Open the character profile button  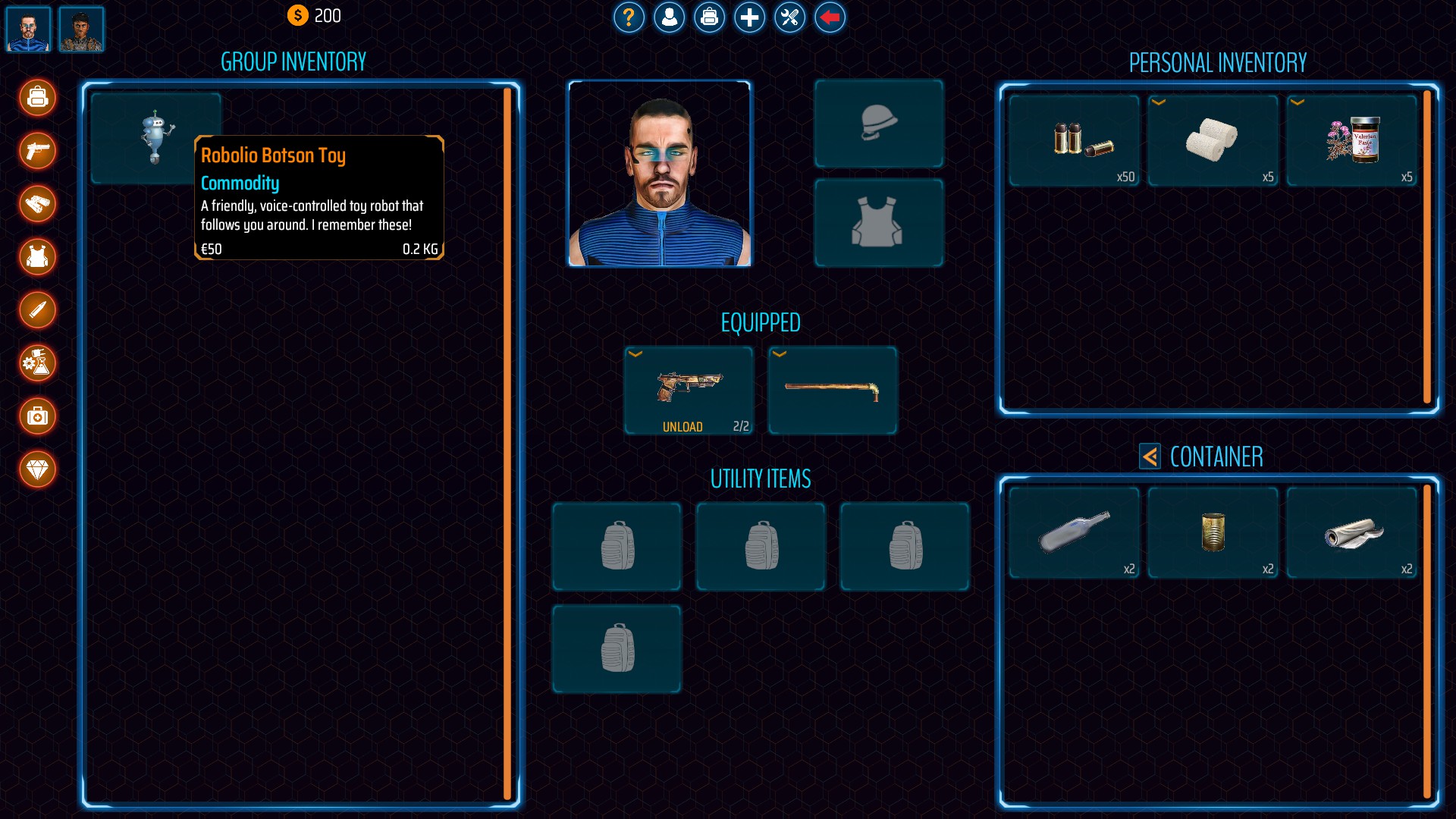tap(669, 17)
